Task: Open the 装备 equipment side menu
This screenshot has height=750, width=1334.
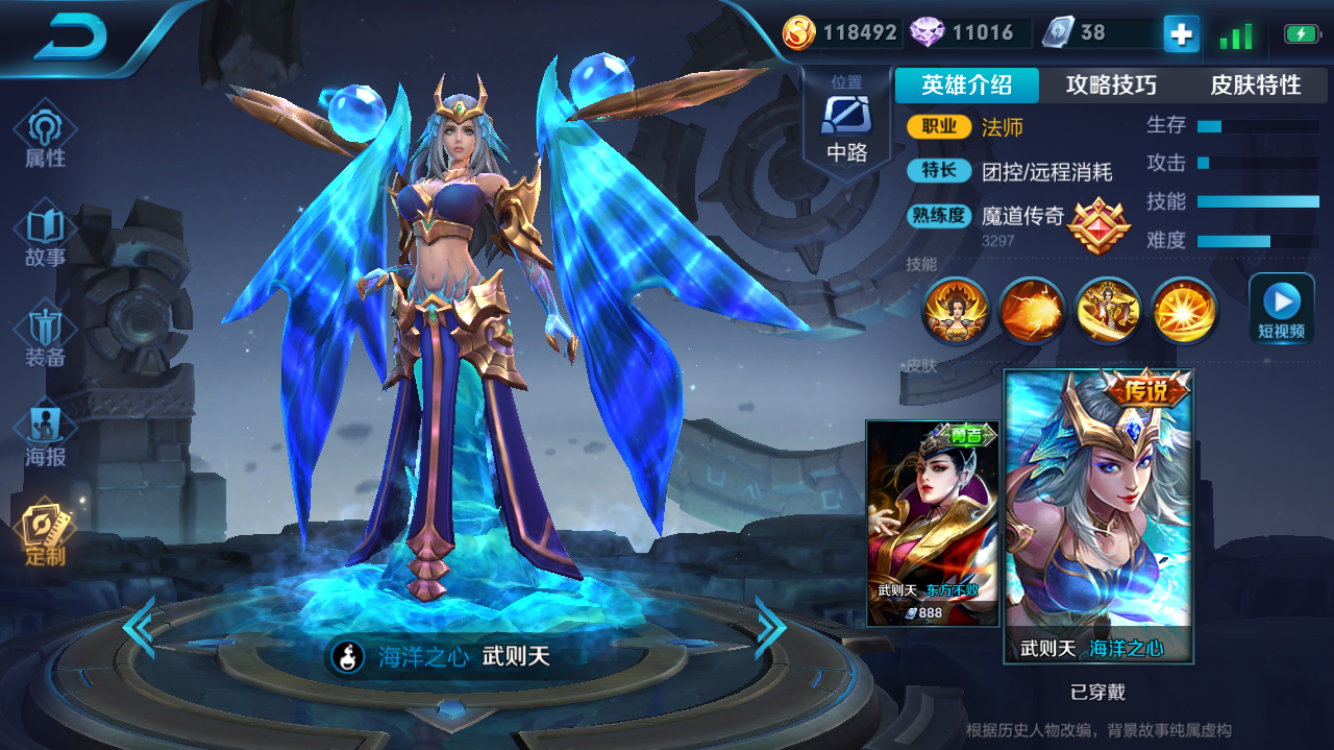Action: tap(45, 335)
